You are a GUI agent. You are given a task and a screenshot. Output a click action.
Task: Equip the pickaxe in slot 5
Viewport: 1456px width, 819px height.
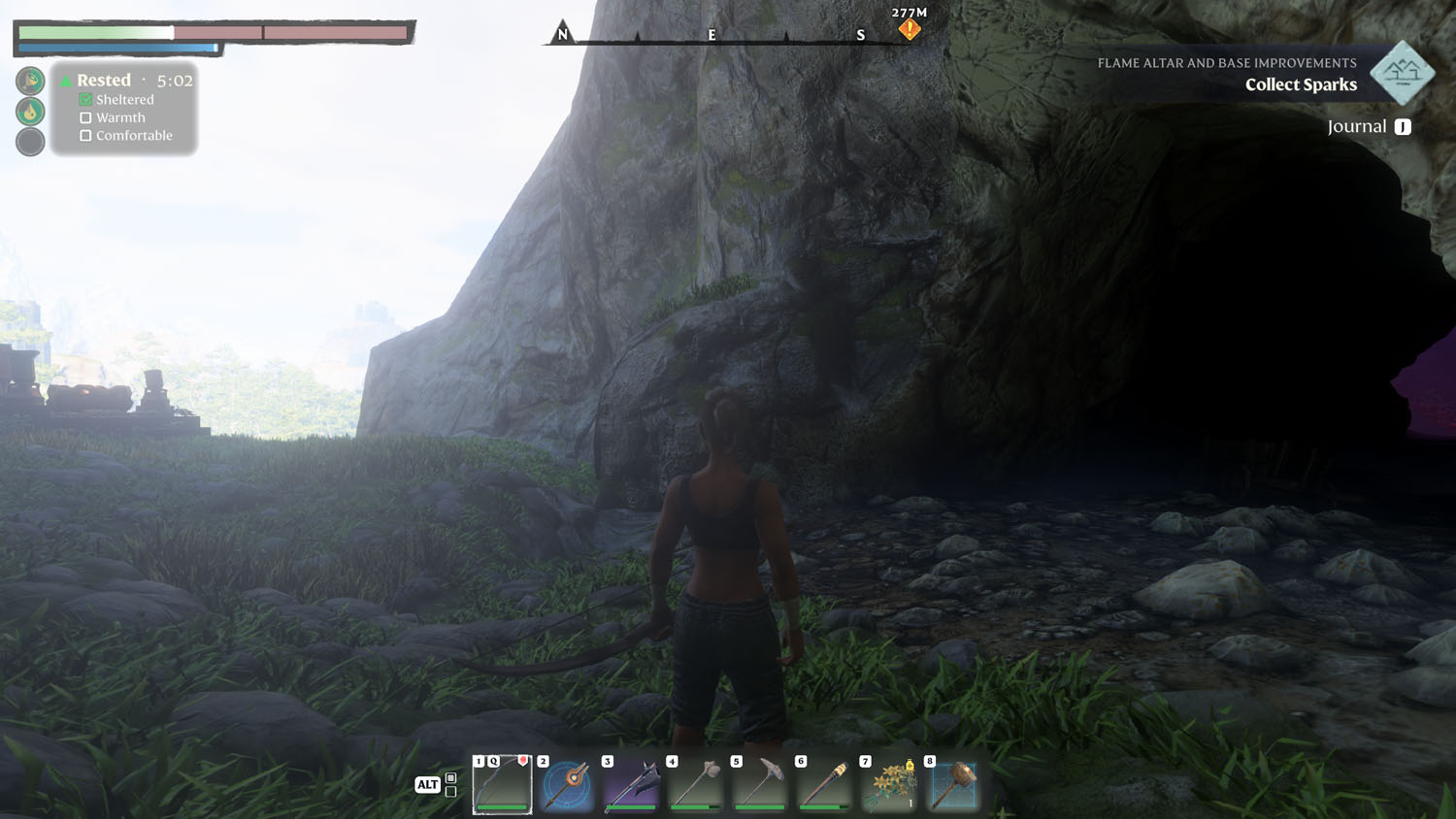click(760, 784)
